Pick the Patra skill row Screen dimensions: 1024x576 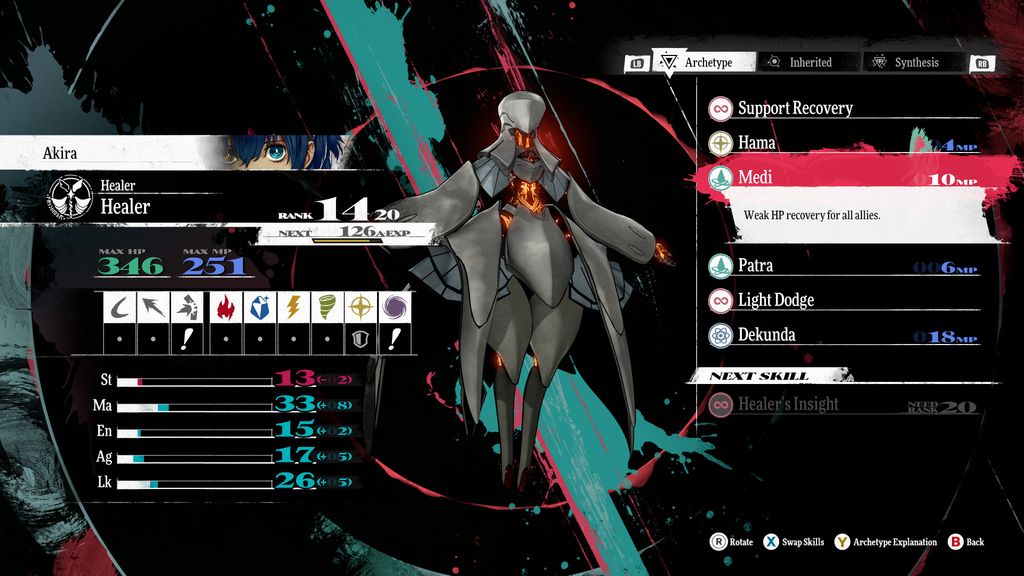point(755,266)
